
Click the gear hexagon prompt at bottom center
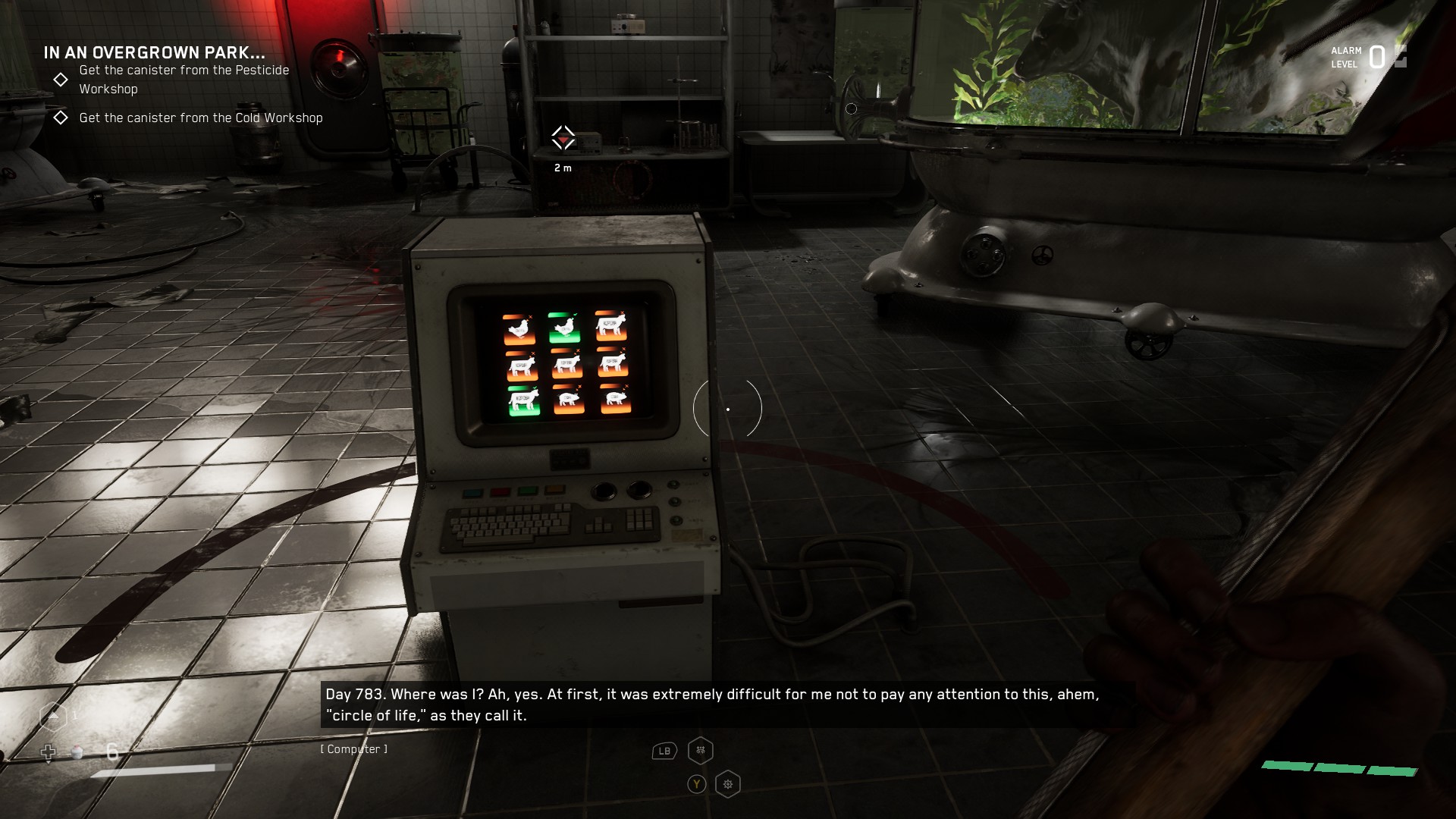(727, 784)
